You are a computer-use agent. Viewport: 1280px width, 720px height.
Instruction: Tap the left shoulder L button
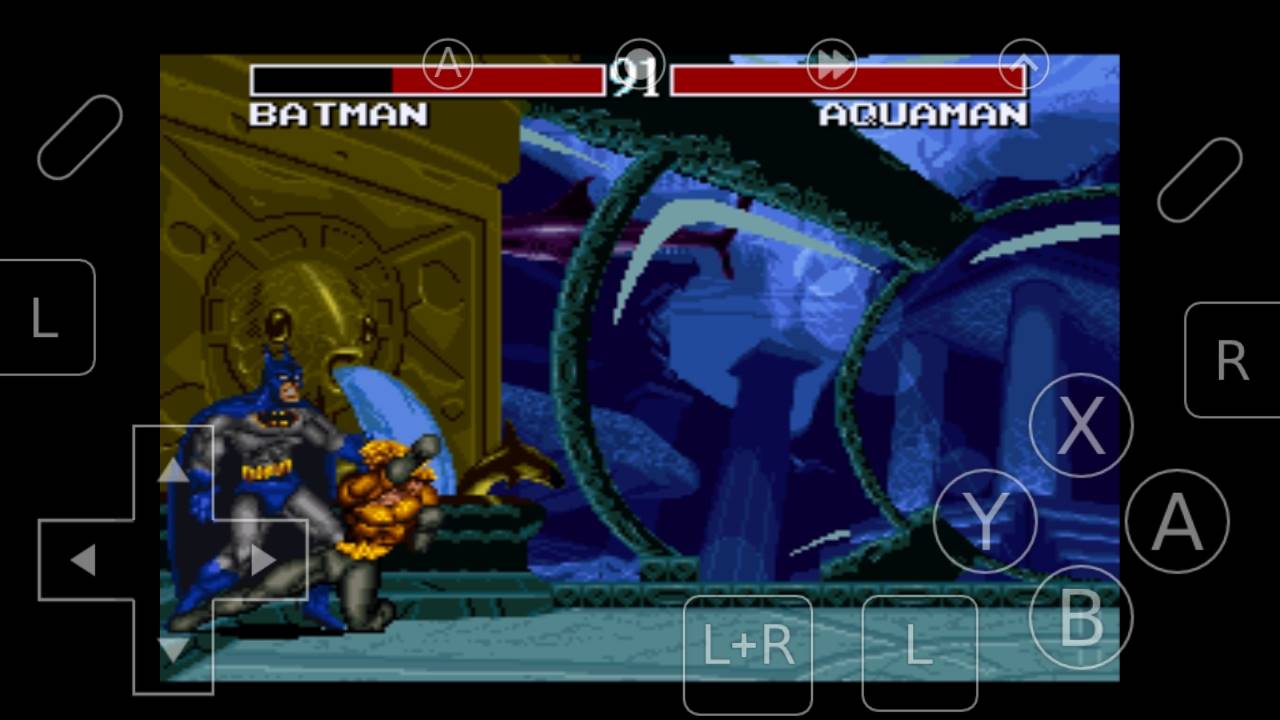45,318
